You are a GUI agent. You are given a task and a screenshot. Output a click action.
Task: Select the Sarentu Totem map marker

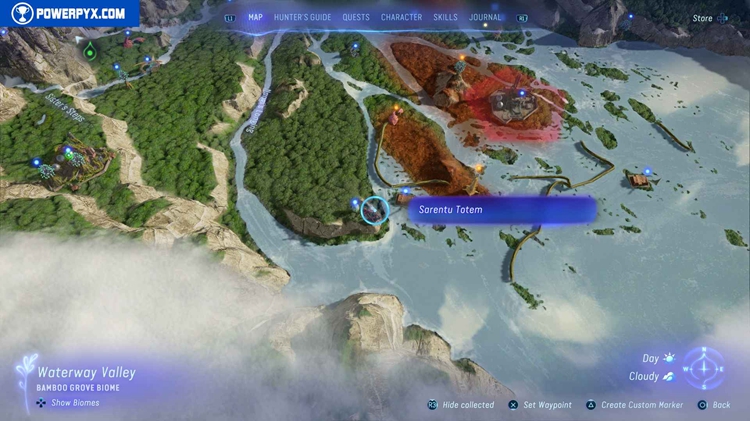[375, 210]
